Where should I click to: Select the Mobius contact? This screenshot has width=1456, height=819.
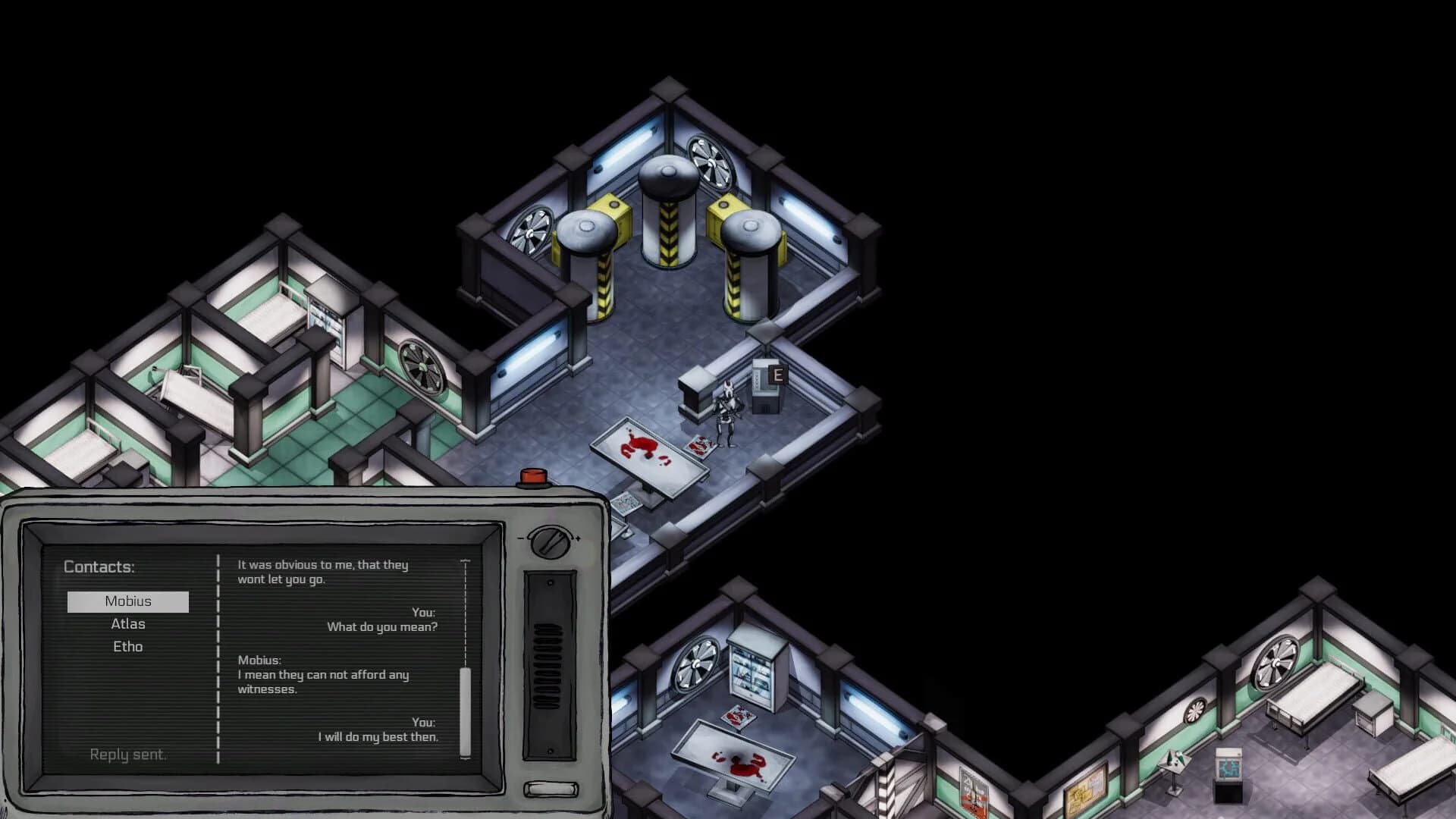coord(128,601)
